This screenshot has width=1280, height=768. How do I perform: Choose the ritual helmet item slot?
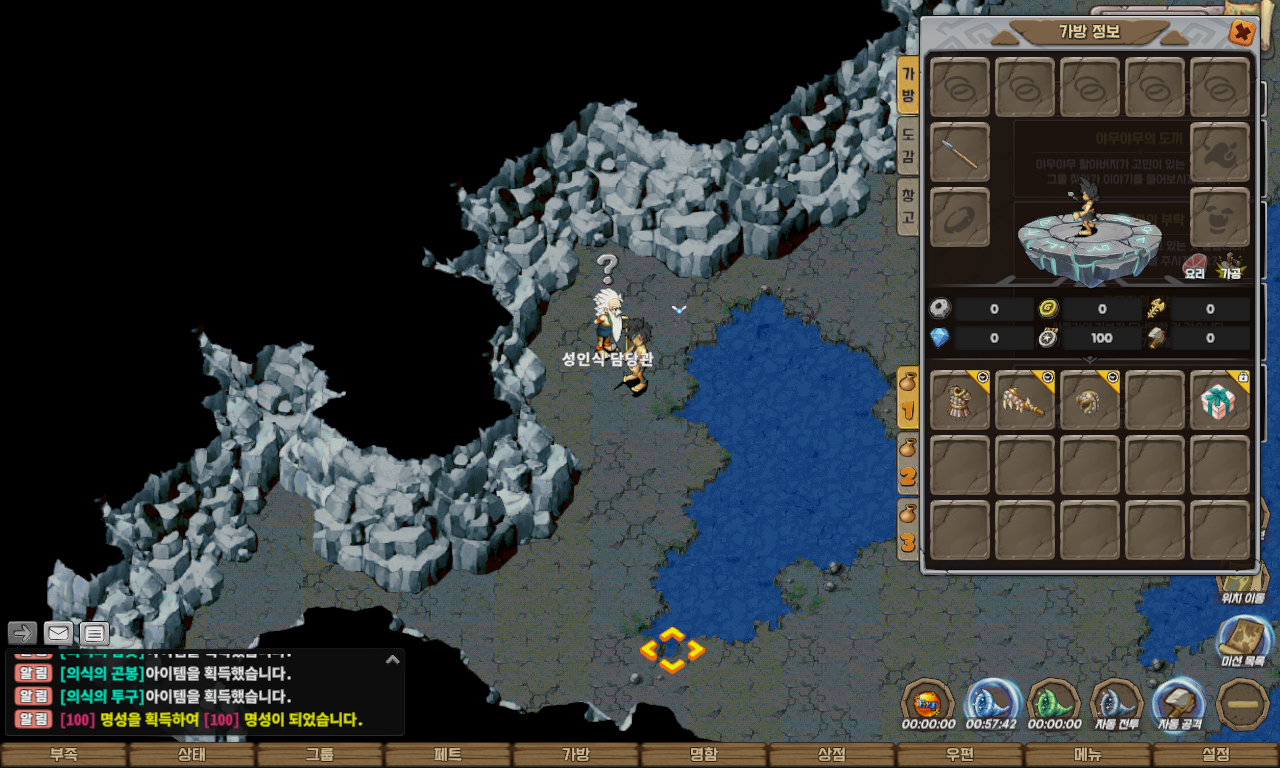pyautogui.click(x=1090, y=400)
